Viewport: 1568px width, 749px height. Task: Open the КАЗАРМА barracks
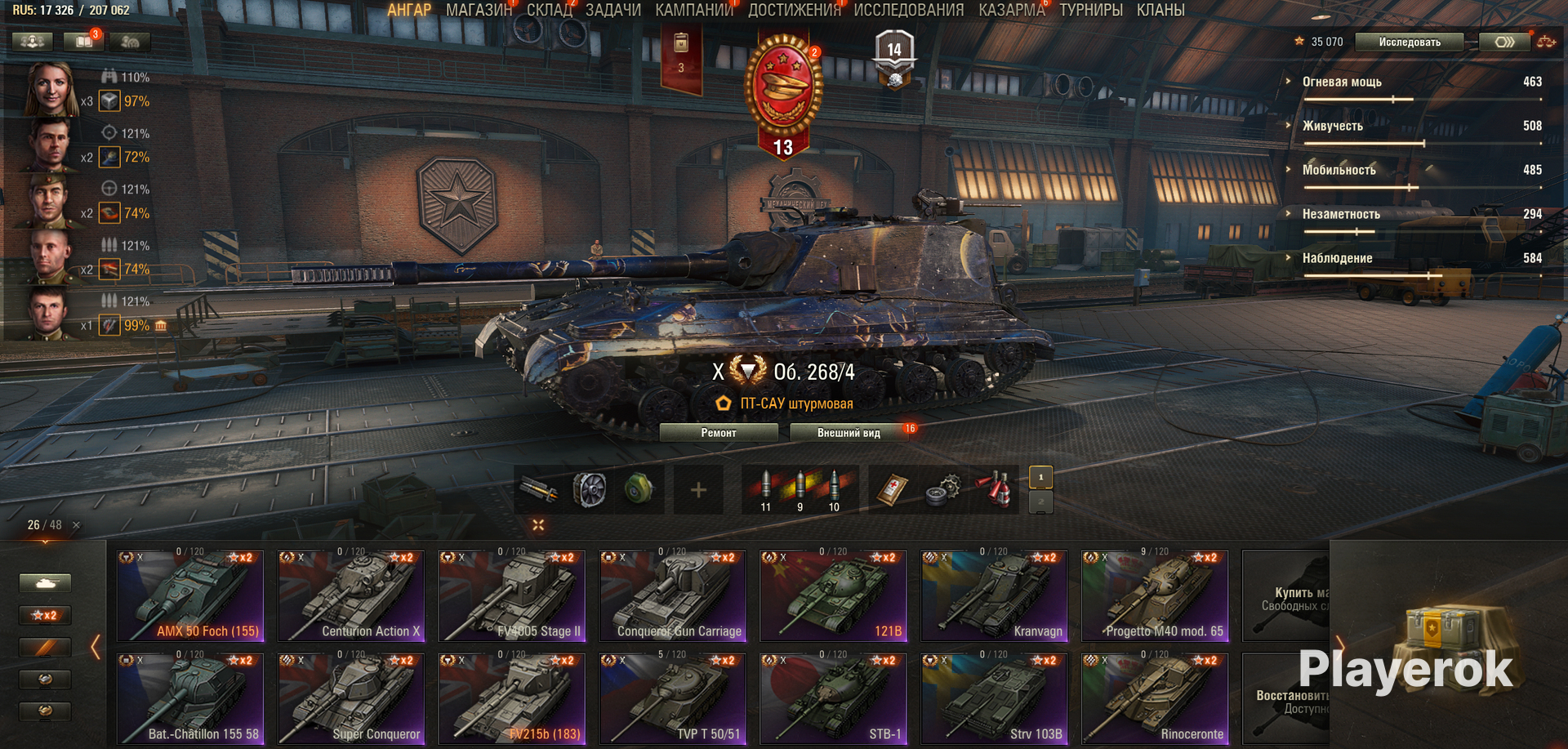(1011, 10)
